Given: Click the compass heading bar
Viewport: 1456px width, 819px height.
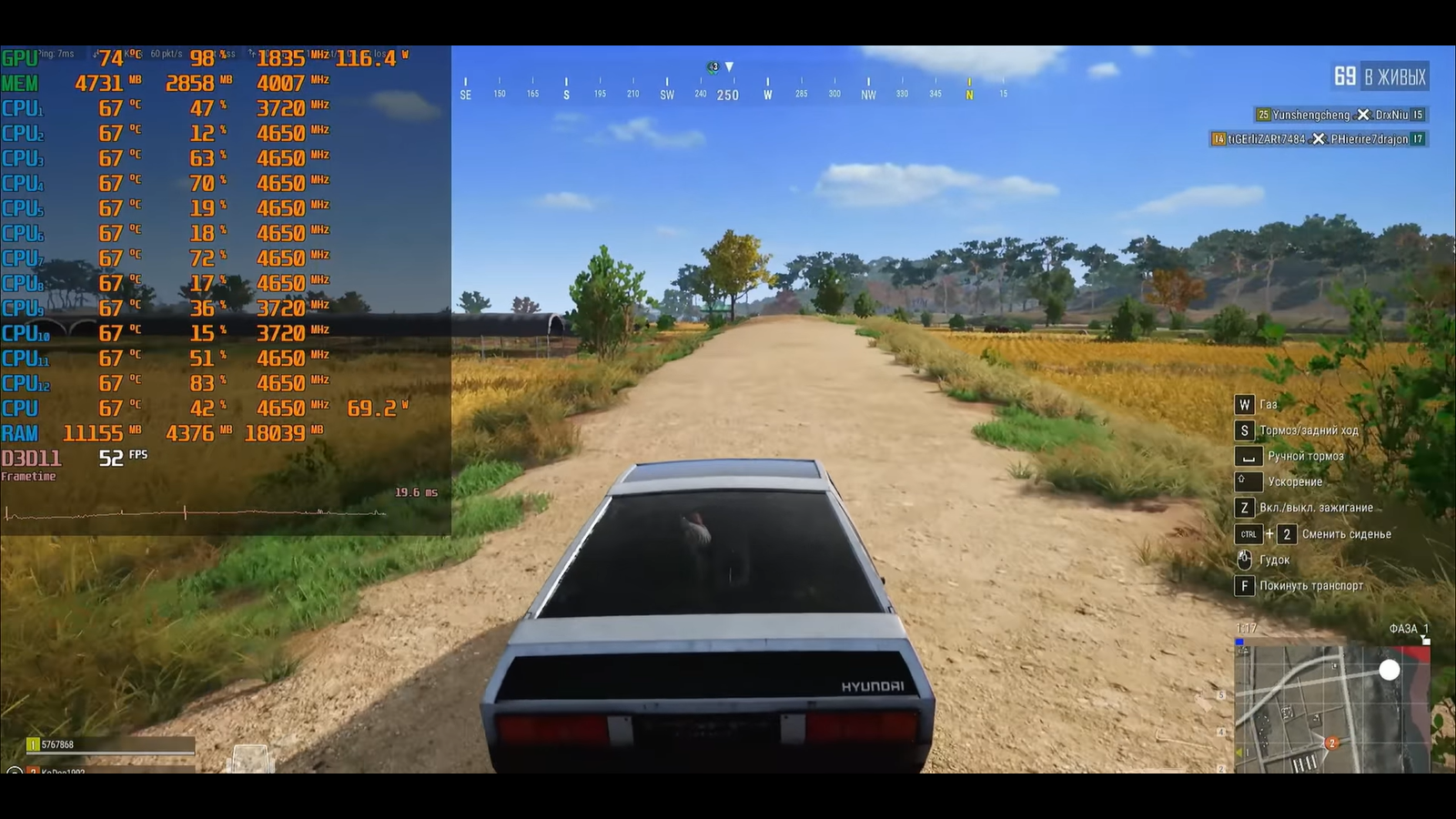Looking at the screenshot, I should (x=733, y=89).
